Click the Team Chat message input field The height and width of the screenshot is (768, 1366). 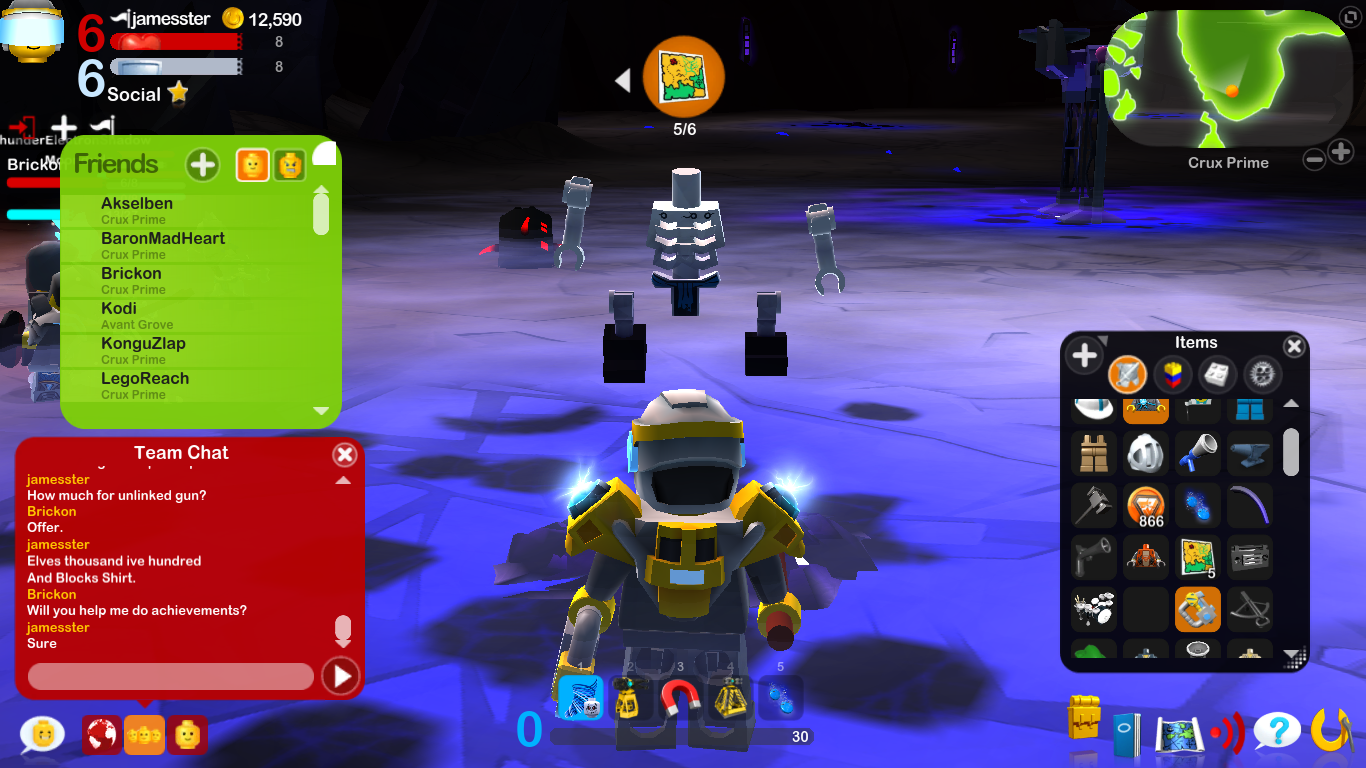click(170, 676)
